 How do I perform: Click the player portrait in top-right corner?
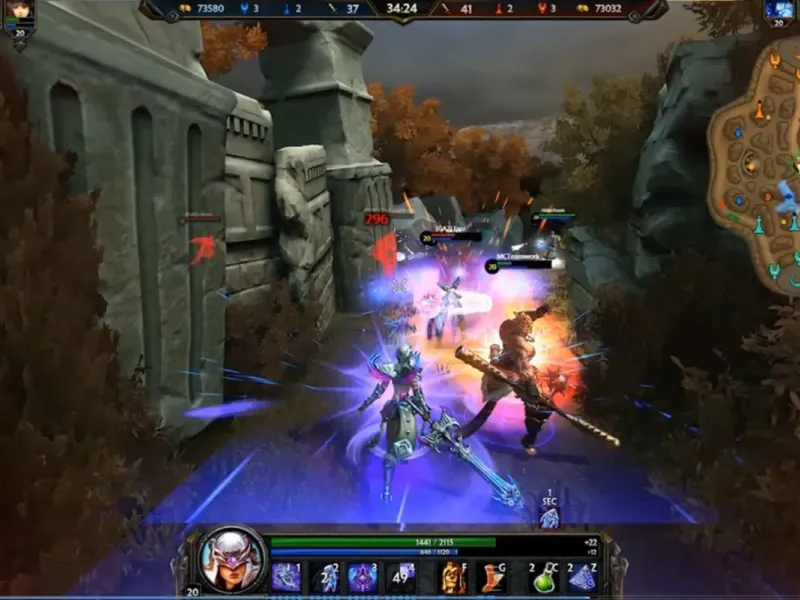pos(779,10)
